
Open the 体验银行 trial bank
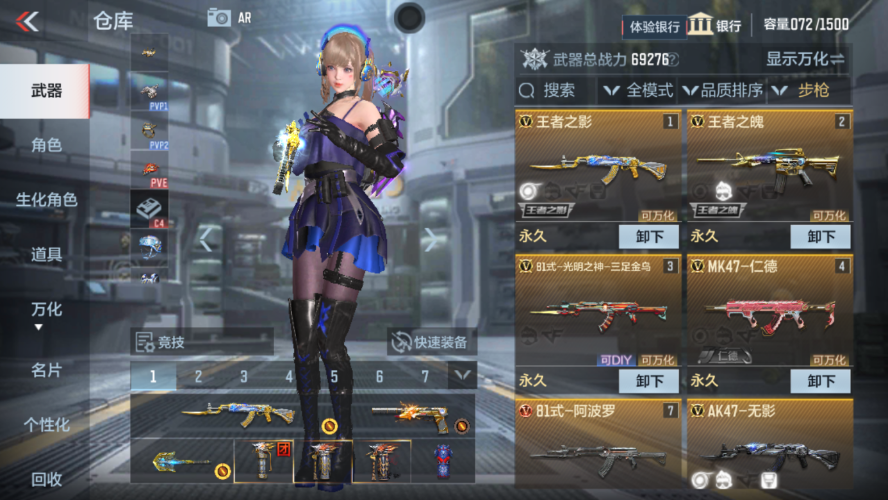point(655,26)
